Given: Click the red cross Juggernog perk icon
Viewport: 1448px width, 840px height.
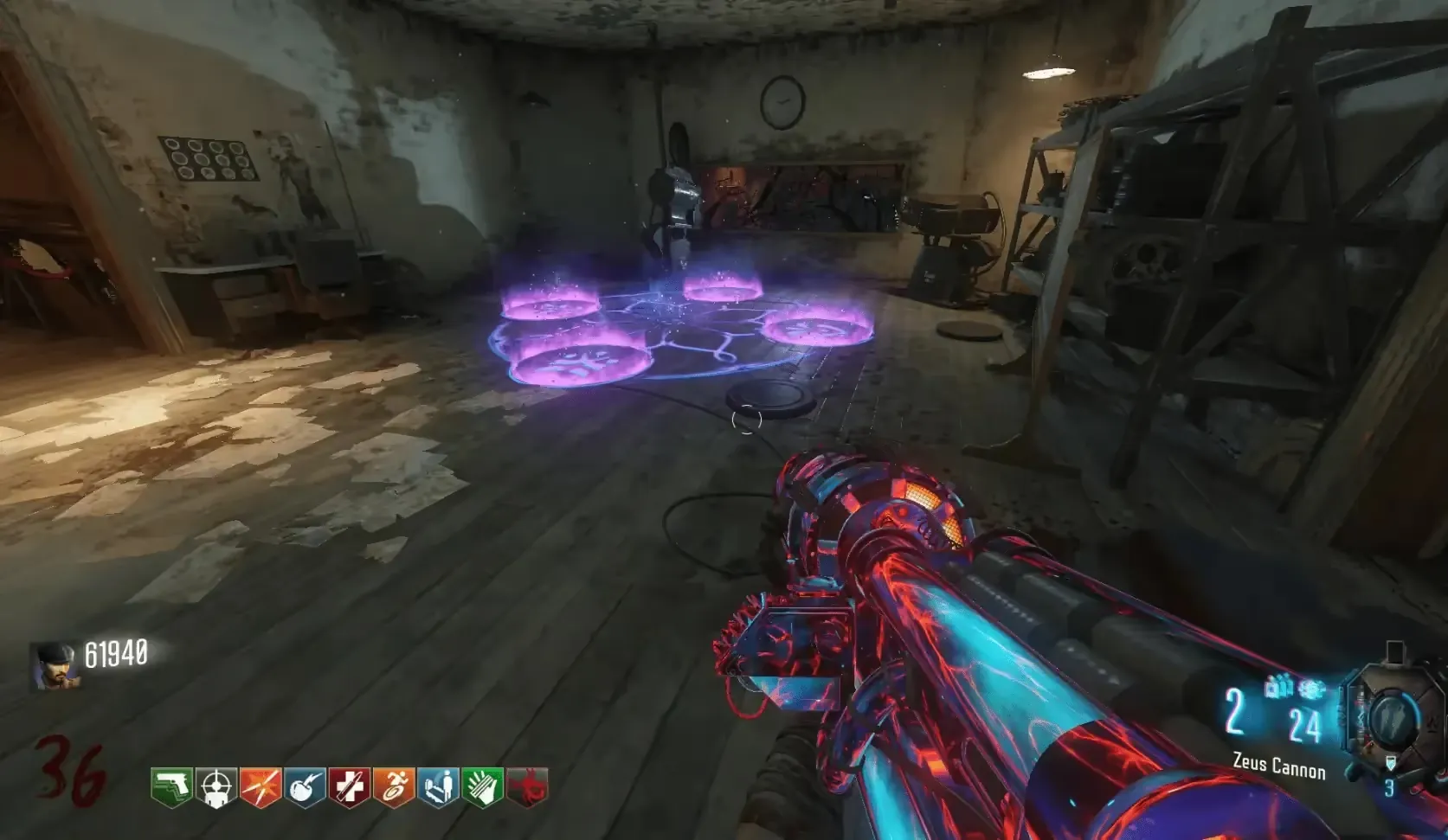Looking at the screenshot, I should tap(349, 787).
